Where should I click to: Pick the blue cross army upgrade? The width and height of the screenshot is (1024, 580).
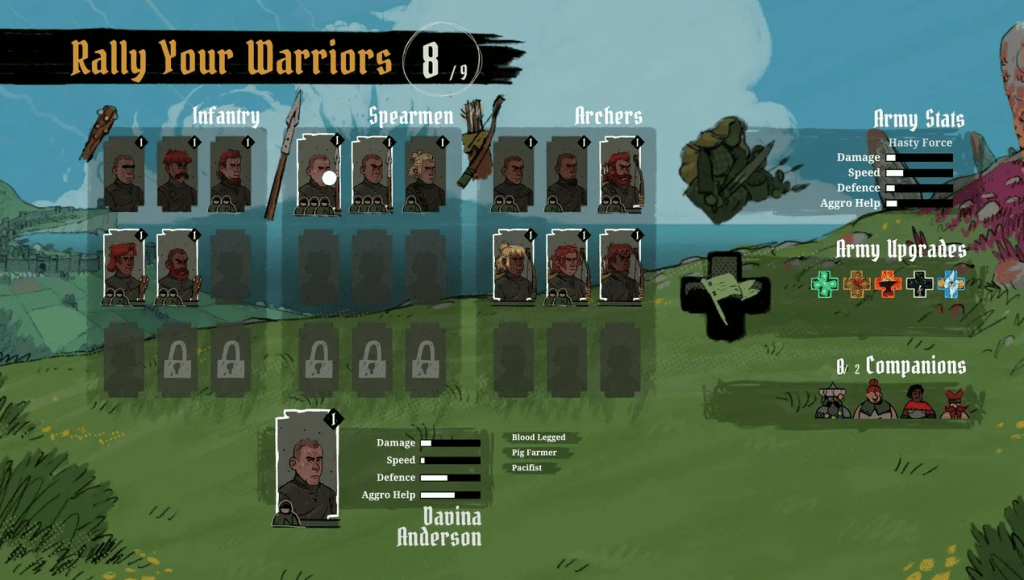point(951,284)
